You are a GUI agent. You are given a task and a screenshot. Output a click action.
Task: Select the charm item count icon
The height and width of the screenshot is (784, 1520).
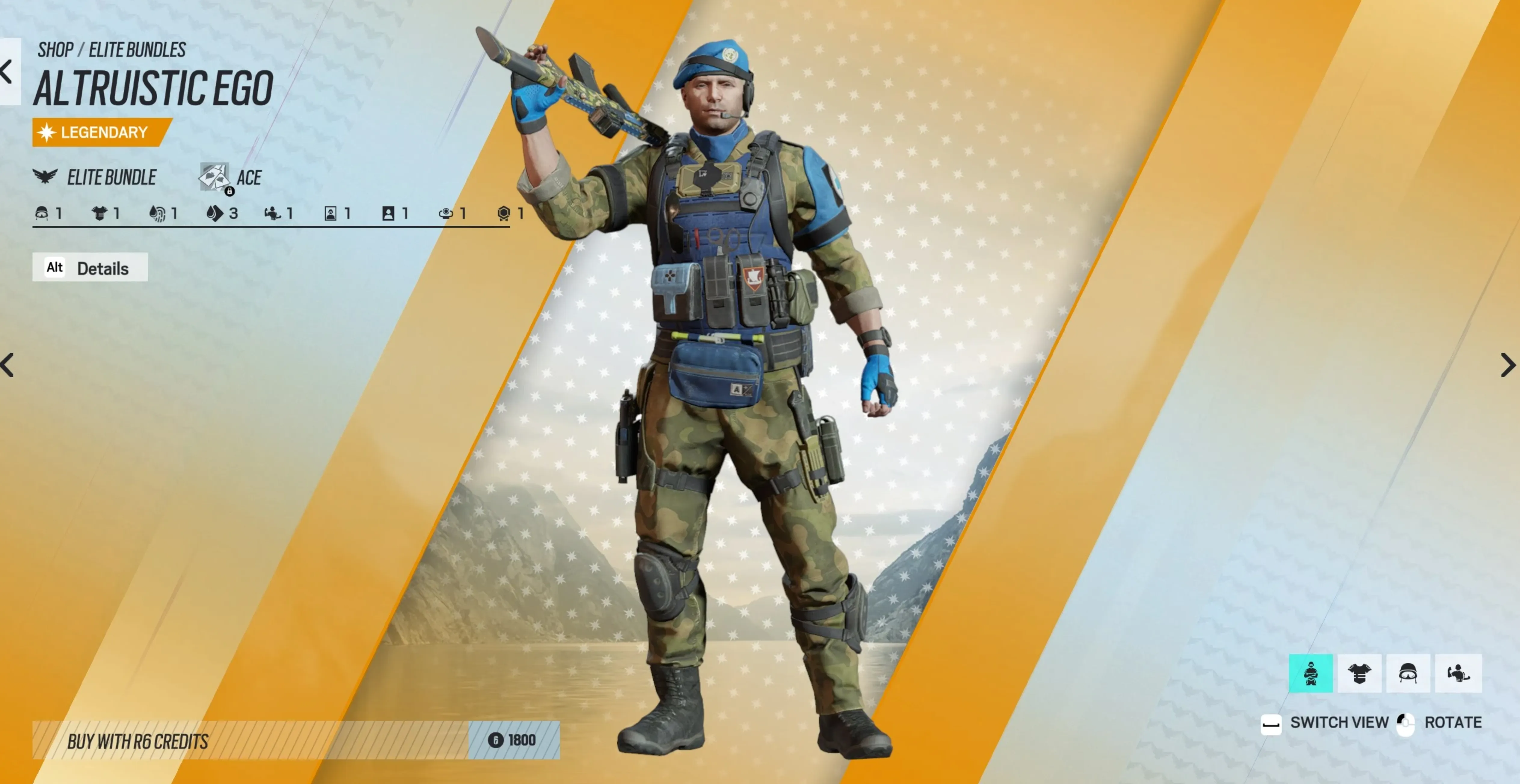point(445,213)
